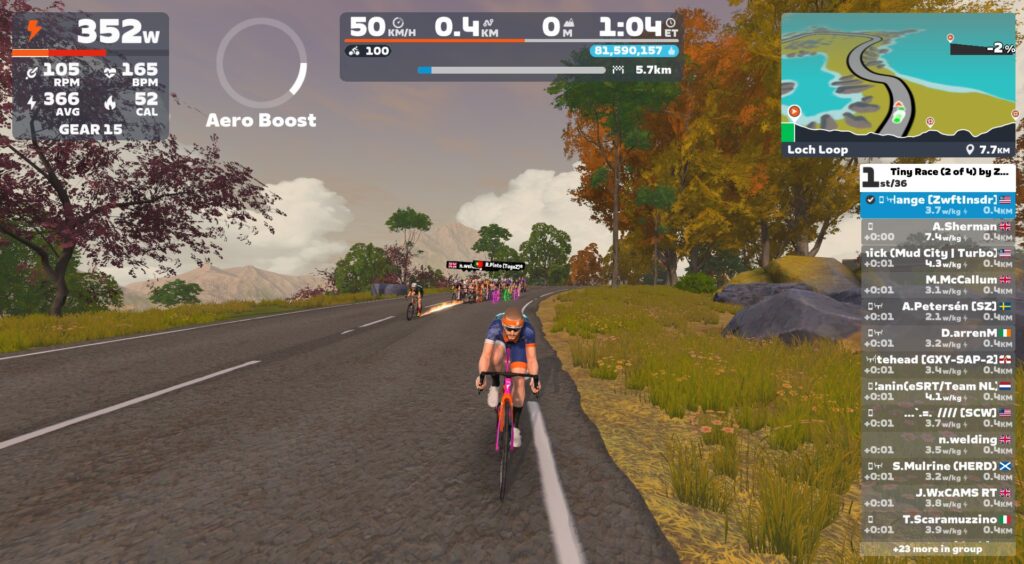Choose S.Mulrine (HERD) rider row

[x=938, y=471]
